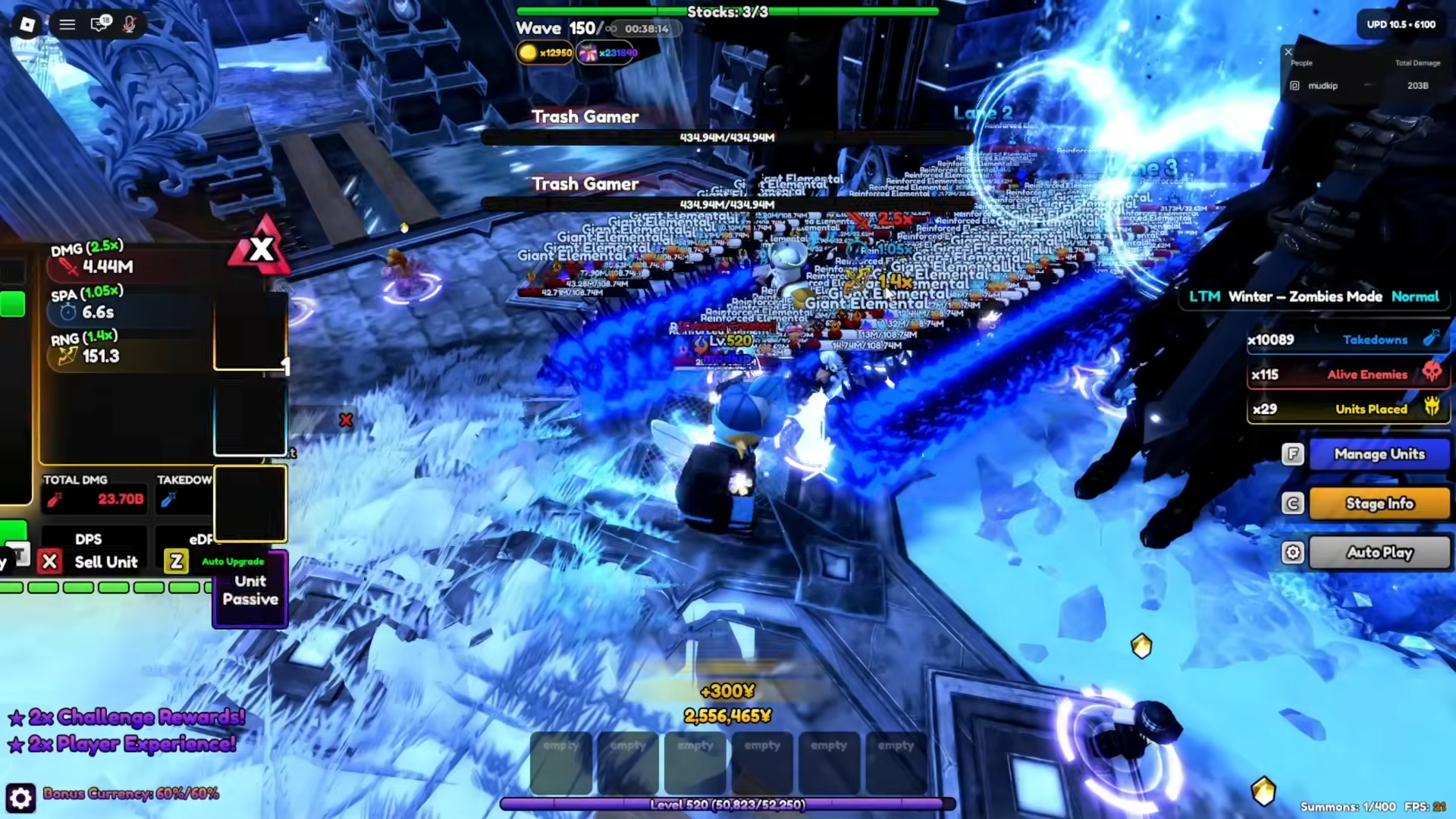The height and width of the screenshot is (819, 1456).
Task: Open the gear settings icon
Action: click(x=20, y=798)
